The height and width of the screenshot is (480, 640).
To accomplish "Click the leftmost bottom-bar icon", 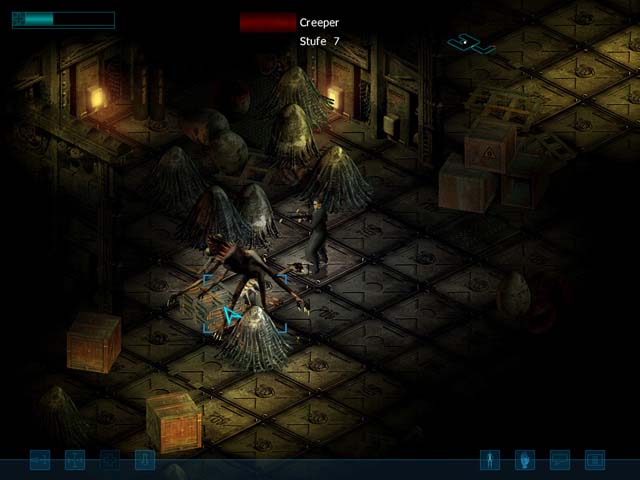I will point(40,460).
